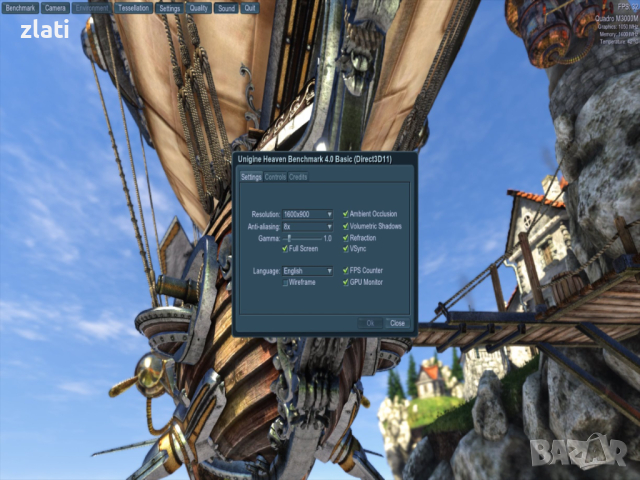Viewport: 640px width, 480px height.
Task: Close the settings dialog
Action: click(x=397, y=323)
